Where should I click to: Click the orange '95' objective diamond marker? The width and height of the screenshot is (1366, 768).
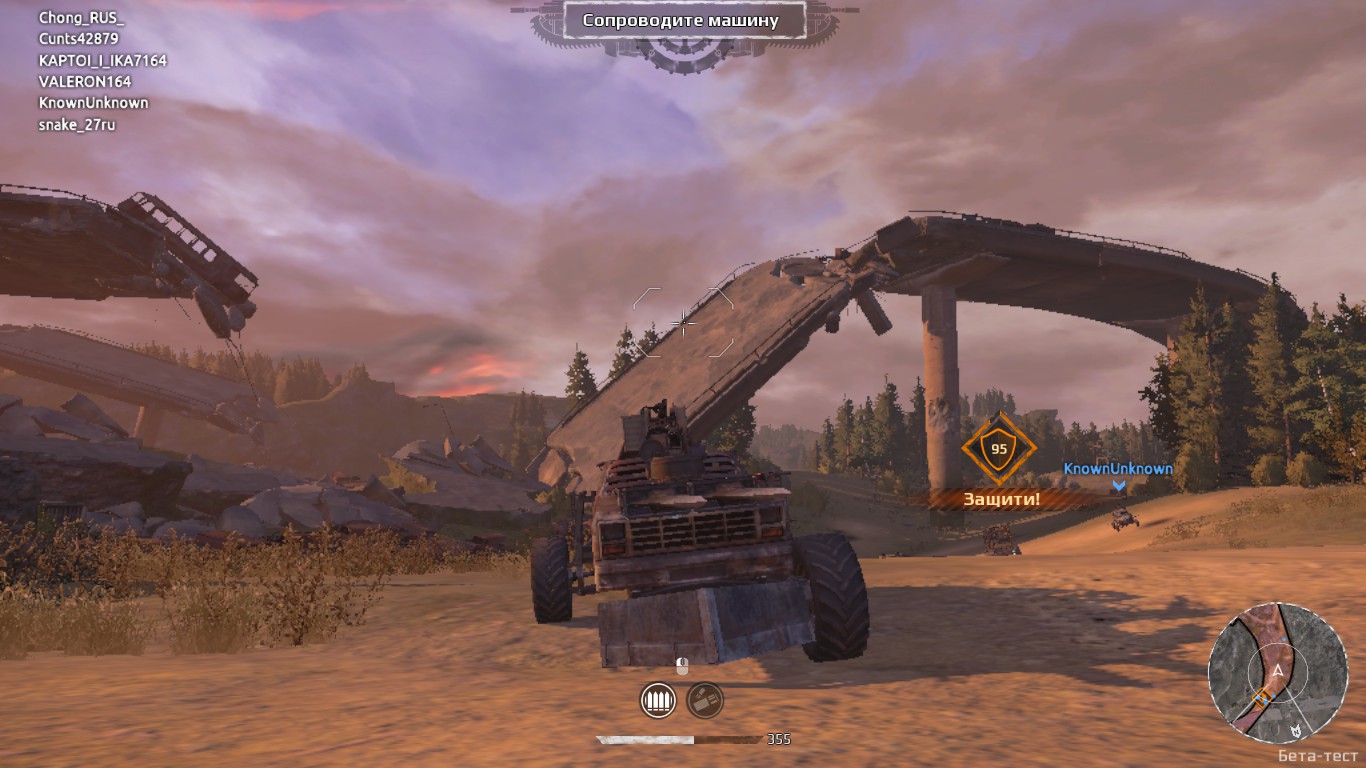[x=997, y=450]
